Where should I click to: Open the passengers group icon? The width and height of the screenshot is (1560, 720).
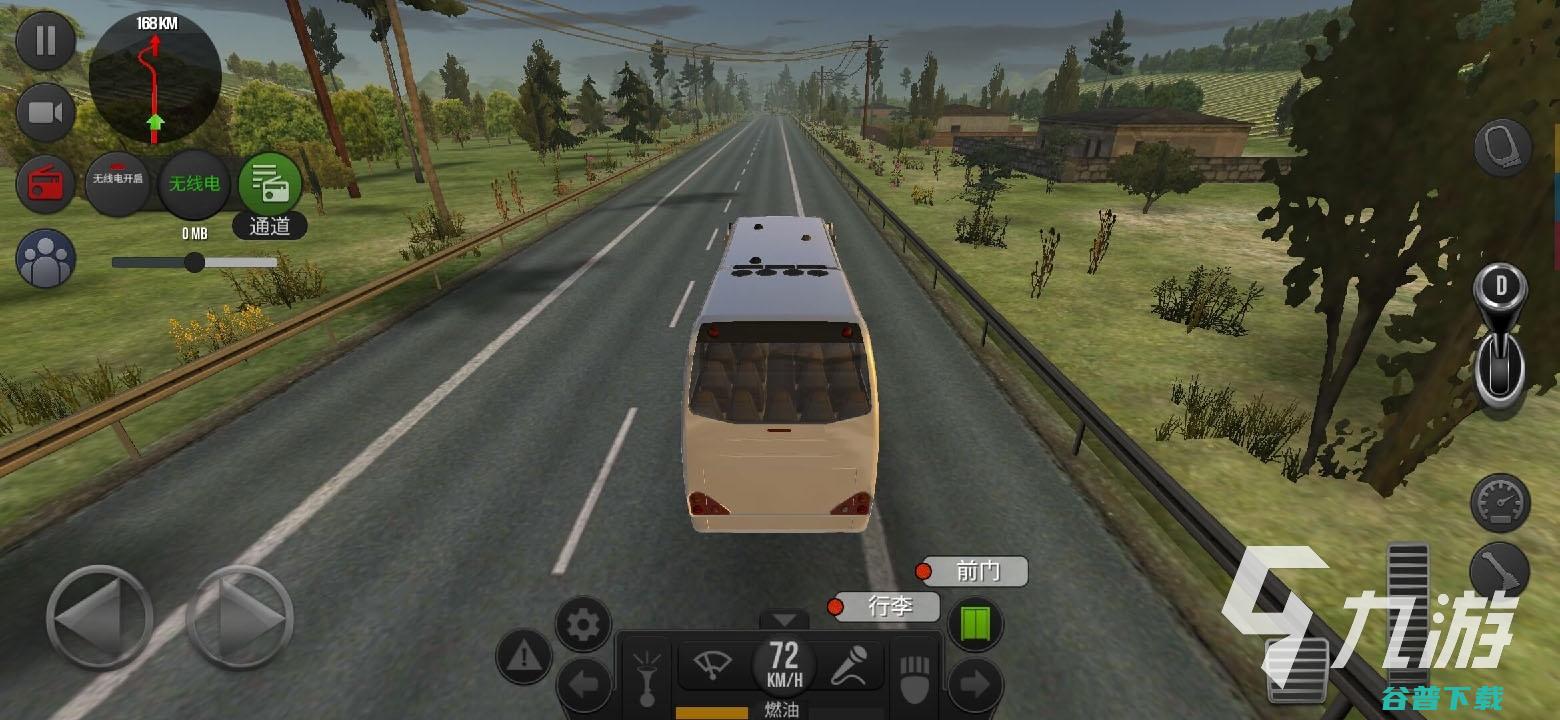click(45, 258)
